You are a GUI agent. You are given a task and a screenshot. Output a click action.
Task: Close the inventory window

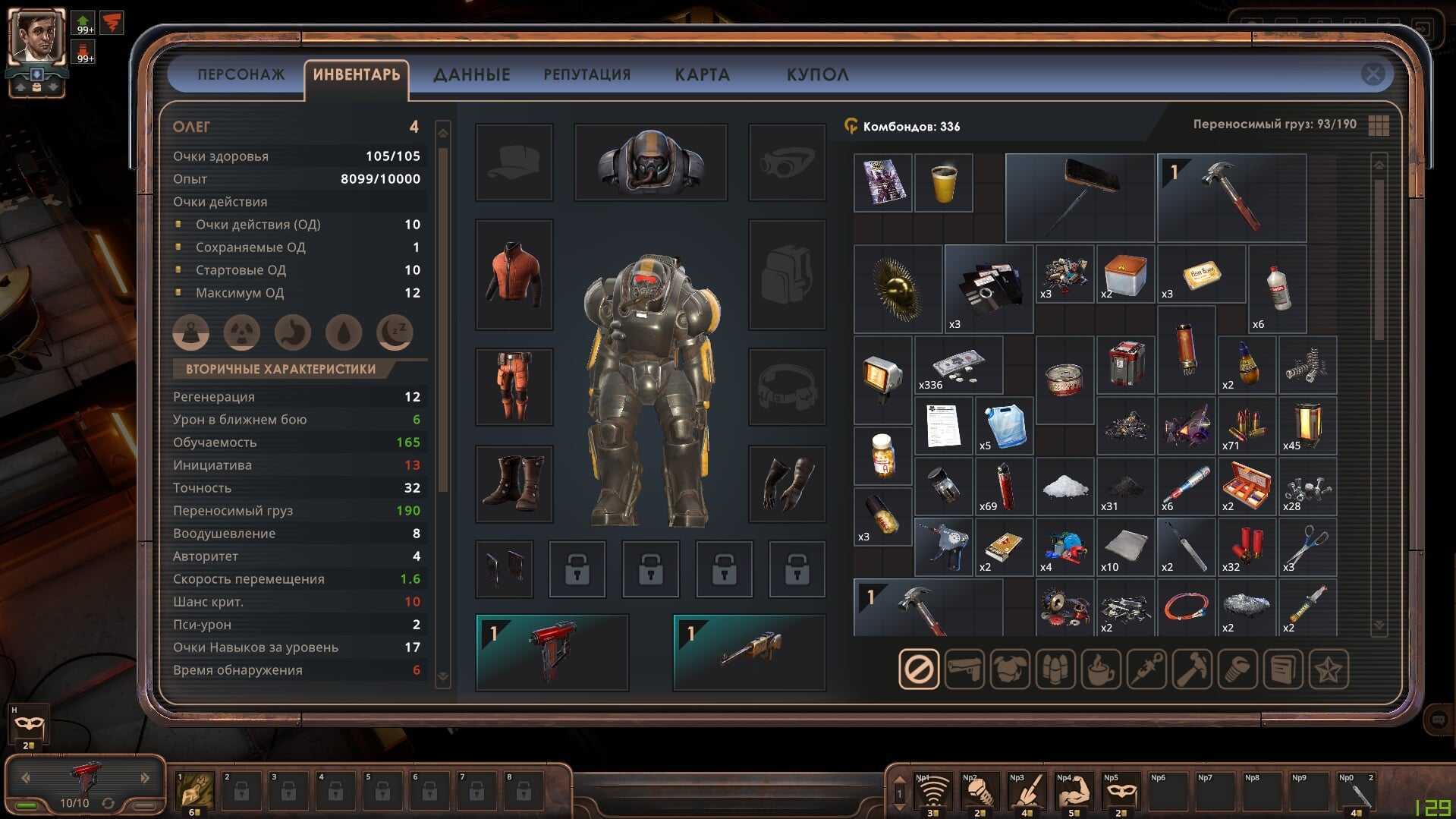[x=1373, y=74]
